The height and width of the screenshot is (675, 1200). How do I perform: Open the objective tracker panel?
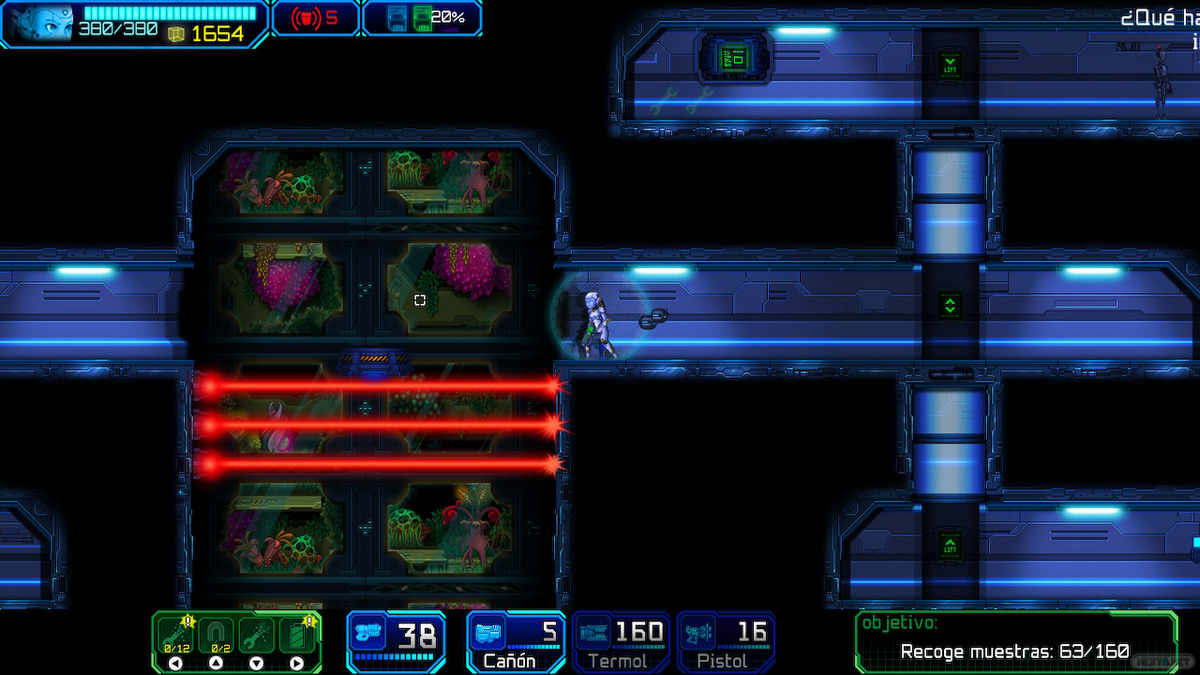point(1015,641)
